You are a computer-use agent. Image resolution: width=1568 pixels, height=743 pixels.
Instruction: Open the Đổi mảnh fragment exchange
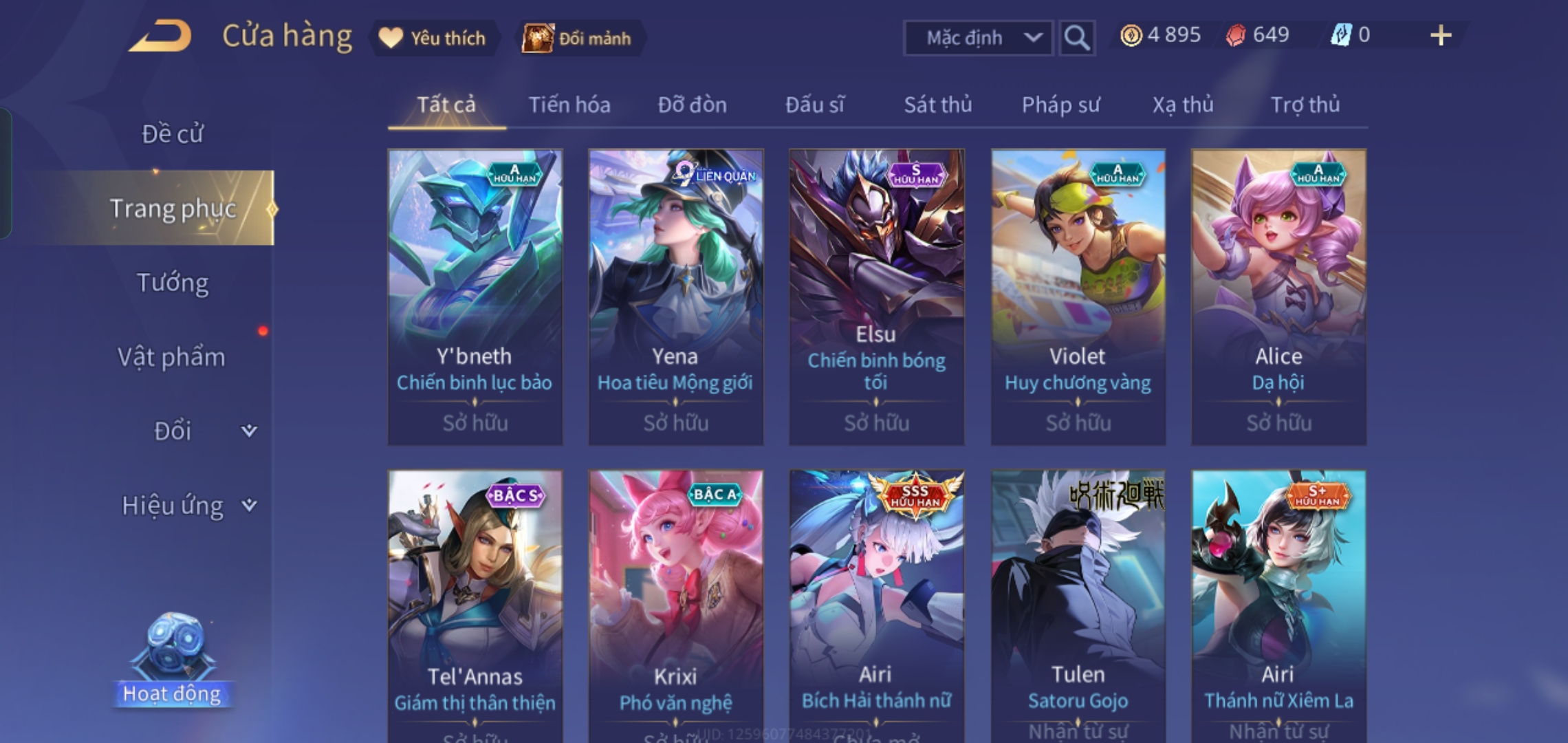coord(578,38)
